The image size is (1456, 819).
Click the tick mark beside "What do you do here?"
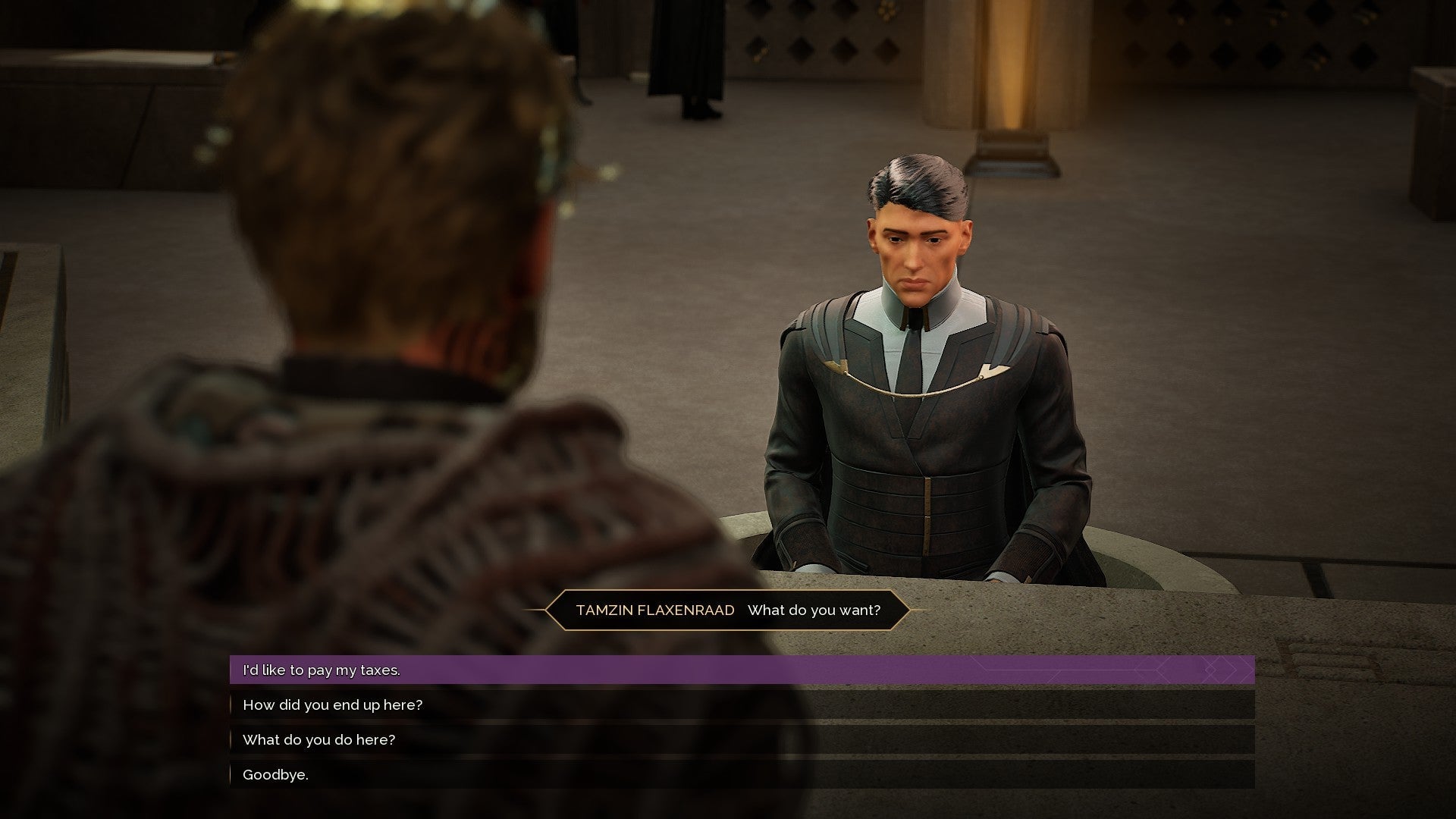[x=231, y=740]
